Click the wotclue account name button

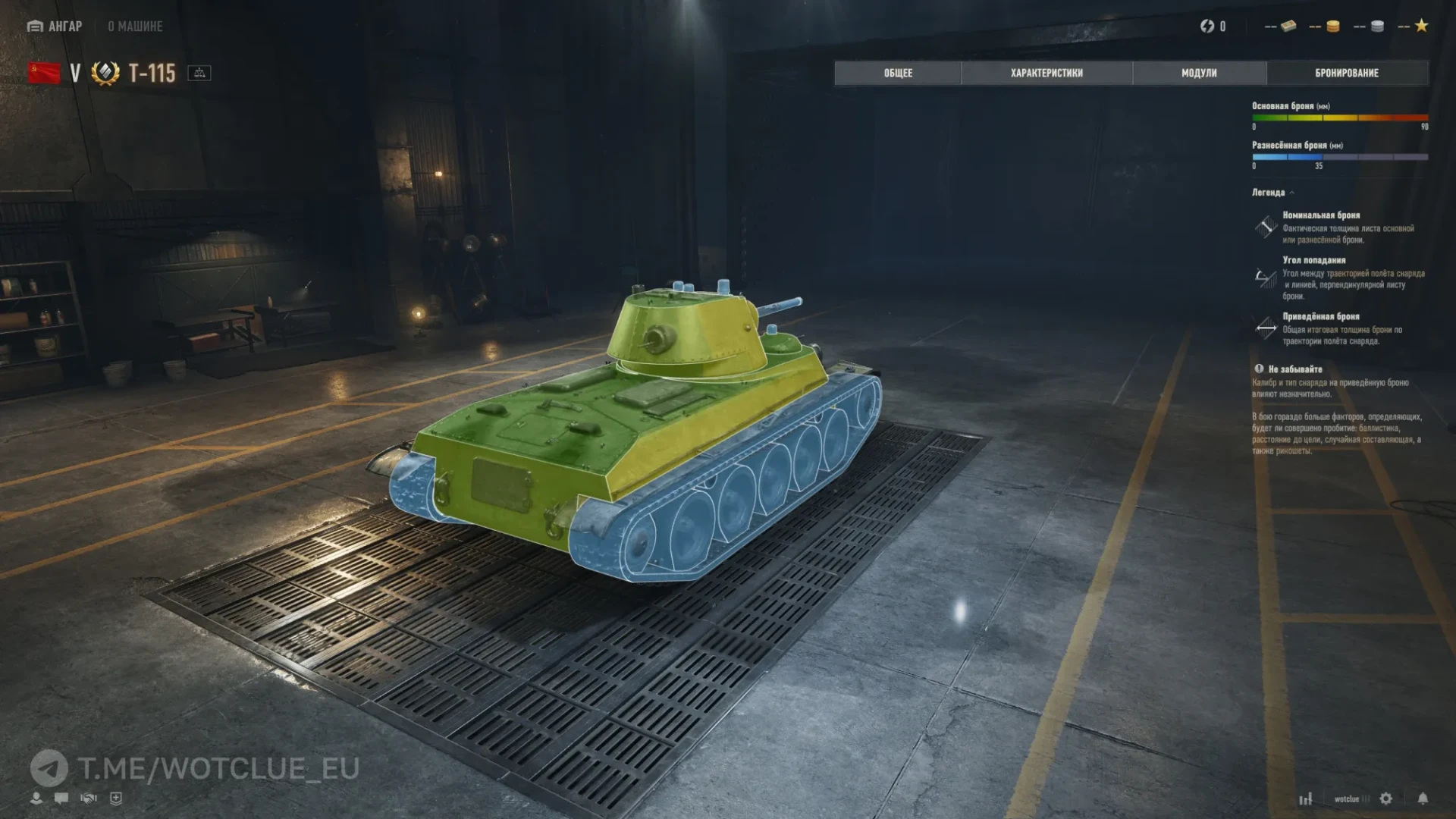[1348, 799]
